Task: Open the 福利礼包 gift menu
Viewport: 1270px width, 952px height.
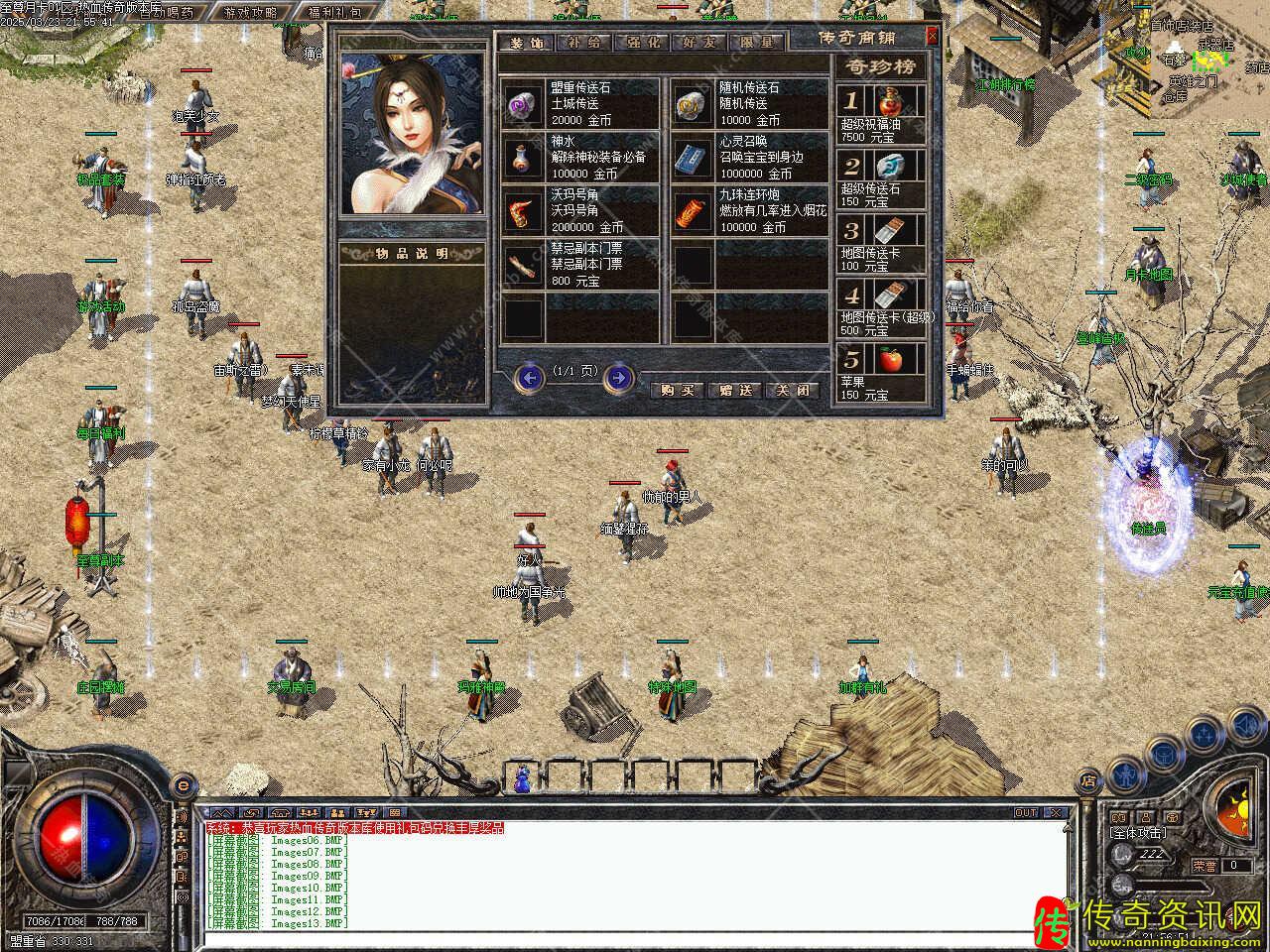Action: click(x=335, y=13)
